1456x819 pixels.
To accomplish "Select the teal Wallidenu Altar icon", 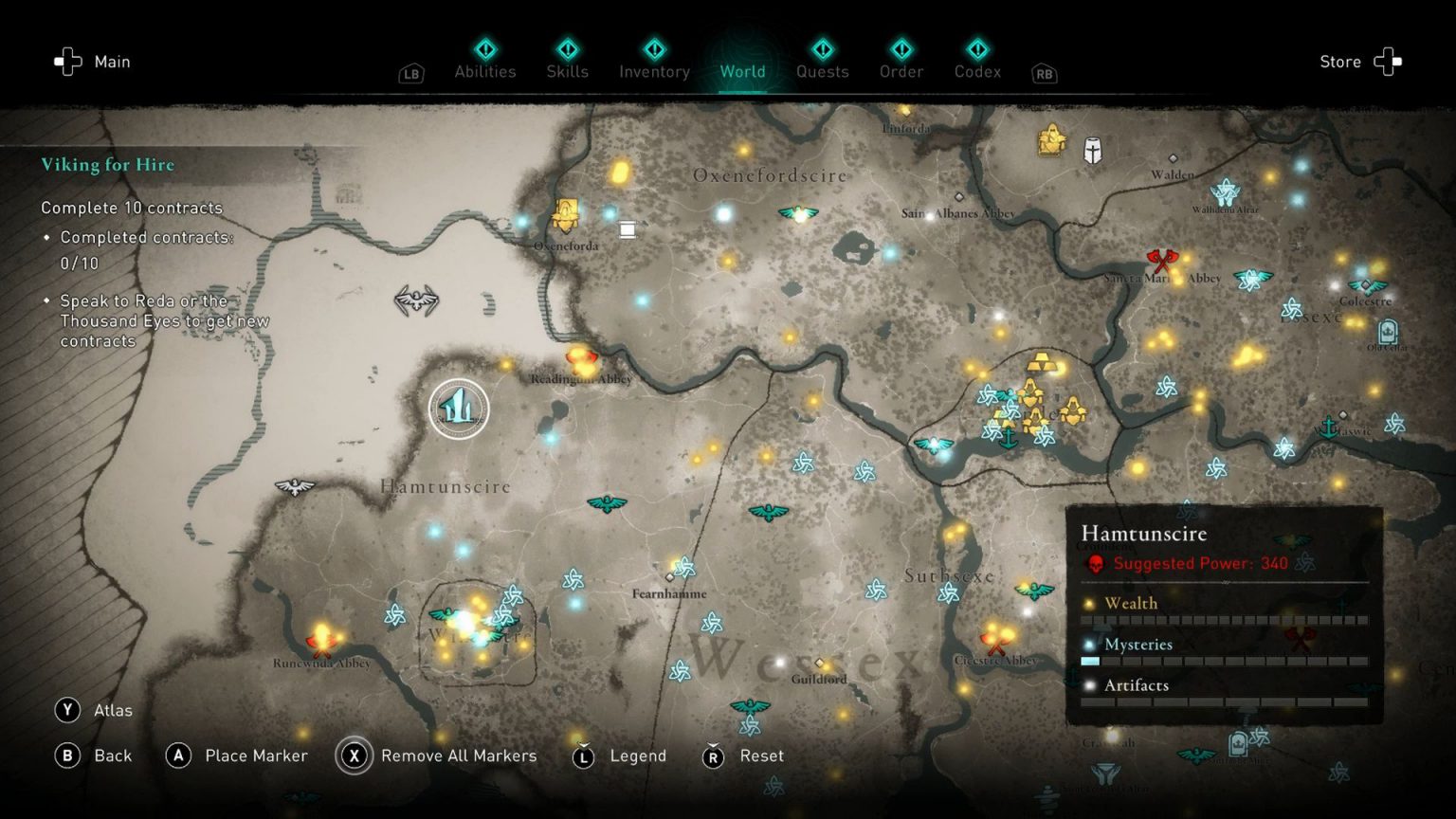I will (x=1227, y=191).
